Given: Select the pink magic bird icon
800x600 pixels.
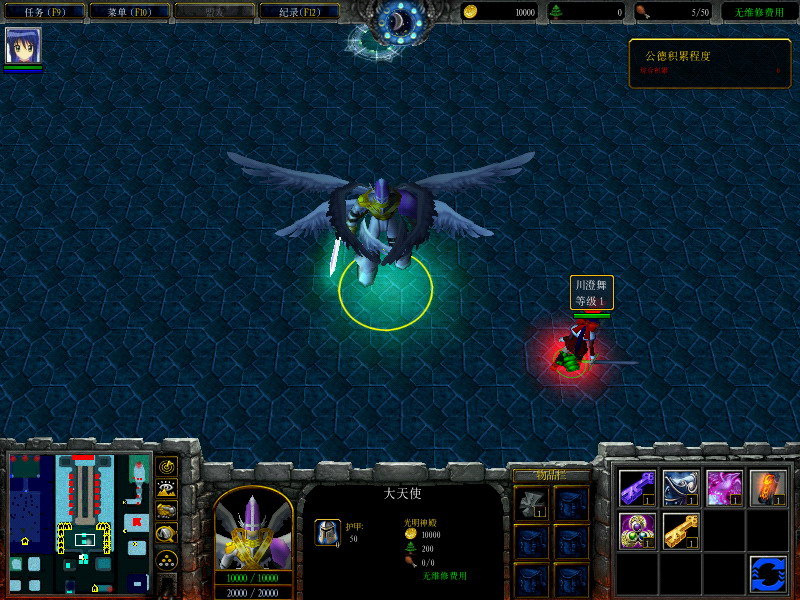Looking at the screenshot, I should coord(724,487).
